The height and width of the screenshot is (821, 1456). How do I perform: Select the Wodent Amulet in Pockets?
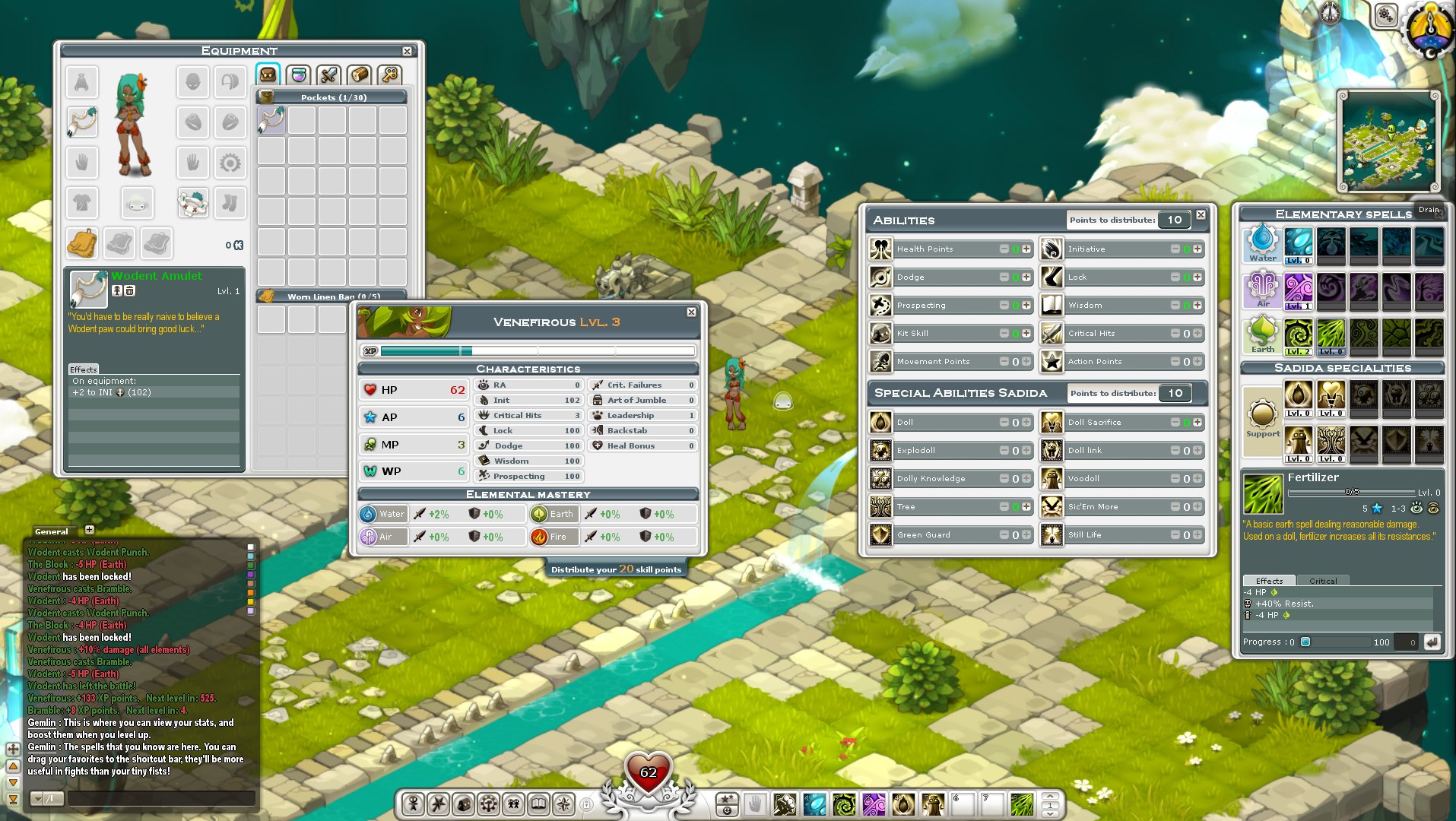271,120
